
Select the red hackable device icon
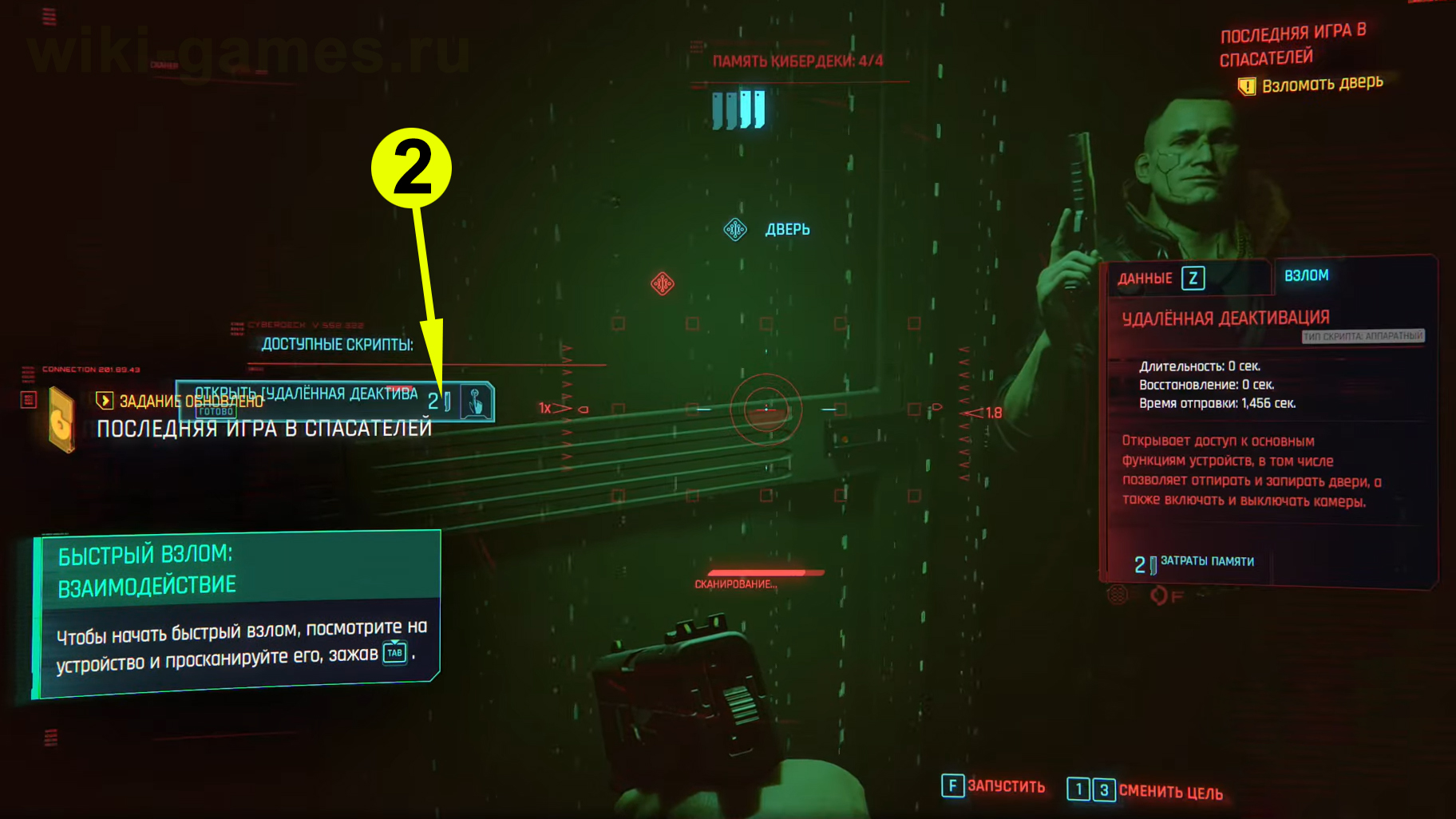pyautogui.click(x=661, y=283)
